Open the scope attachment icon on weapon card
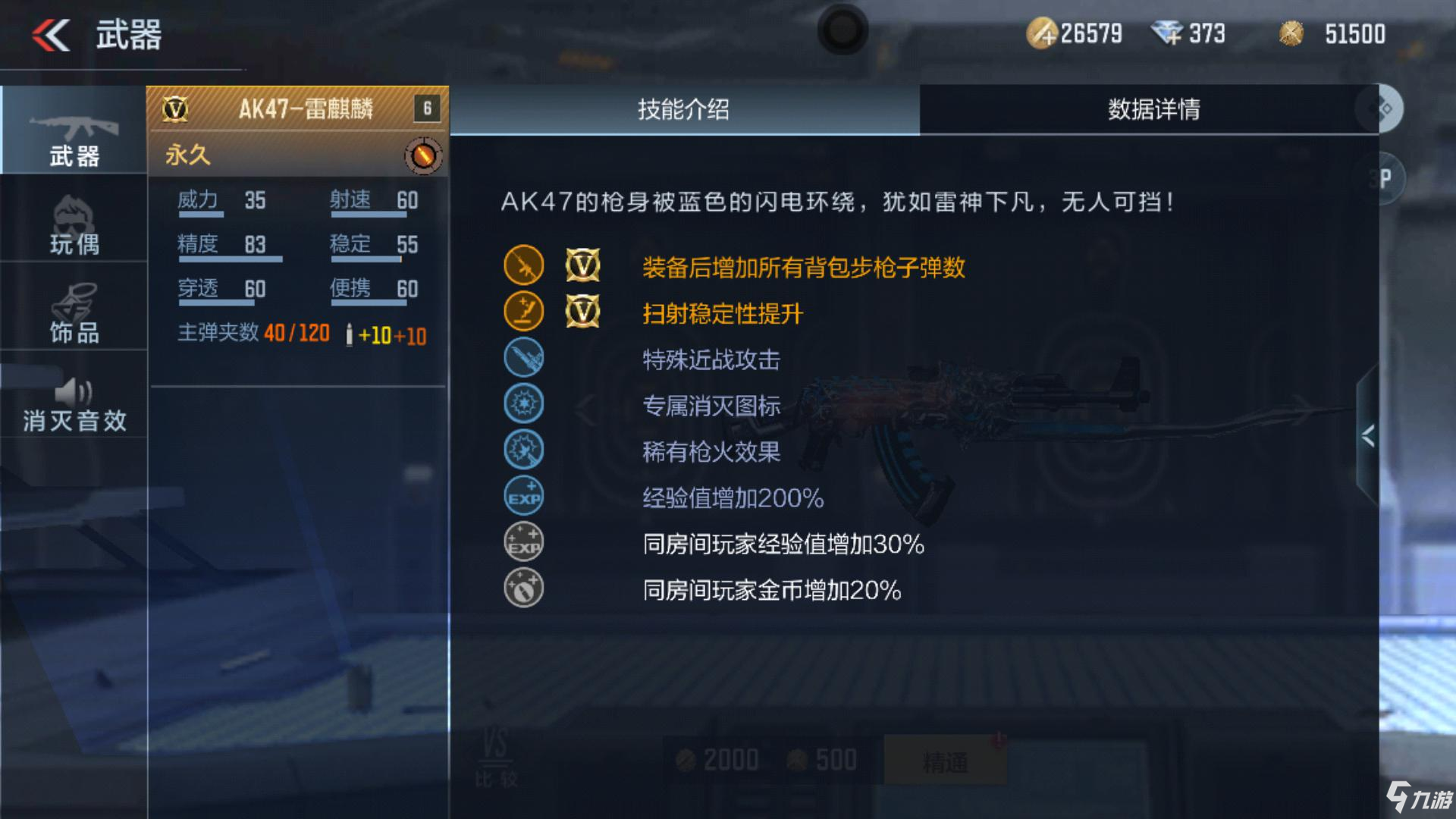Image resolution: width=1456 pixels, height=819 pixels. pos(422,155)
